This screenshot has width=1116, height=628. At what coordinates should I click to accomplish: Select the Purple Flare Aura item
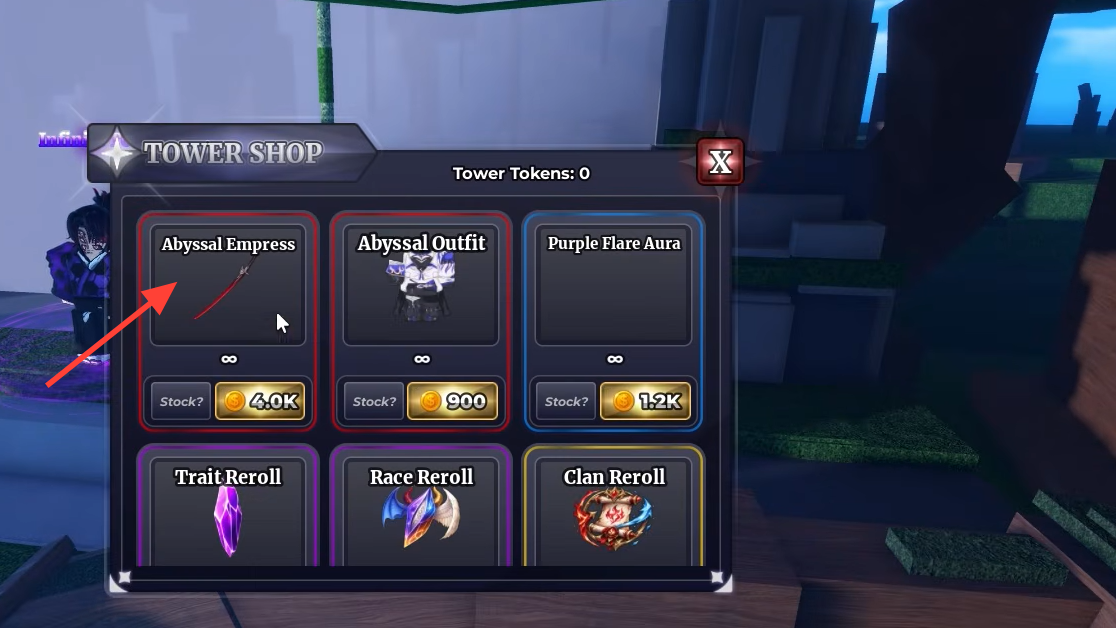pos(613,286)
